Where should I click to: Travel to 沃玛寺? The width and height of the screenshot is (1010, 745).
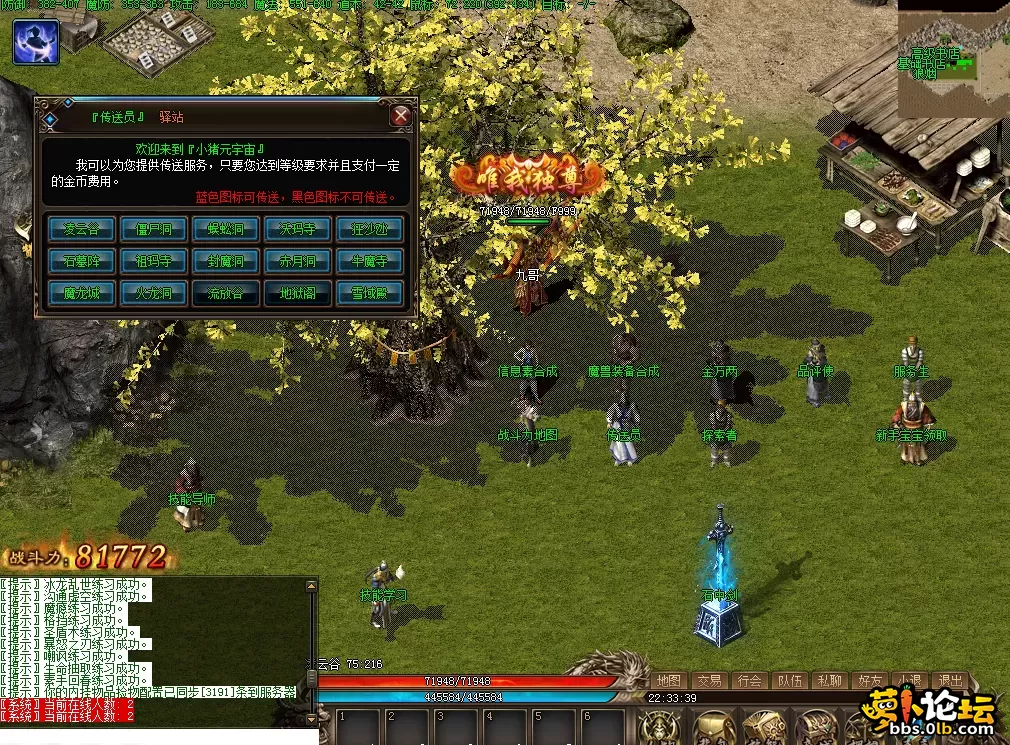click(298, 229)
